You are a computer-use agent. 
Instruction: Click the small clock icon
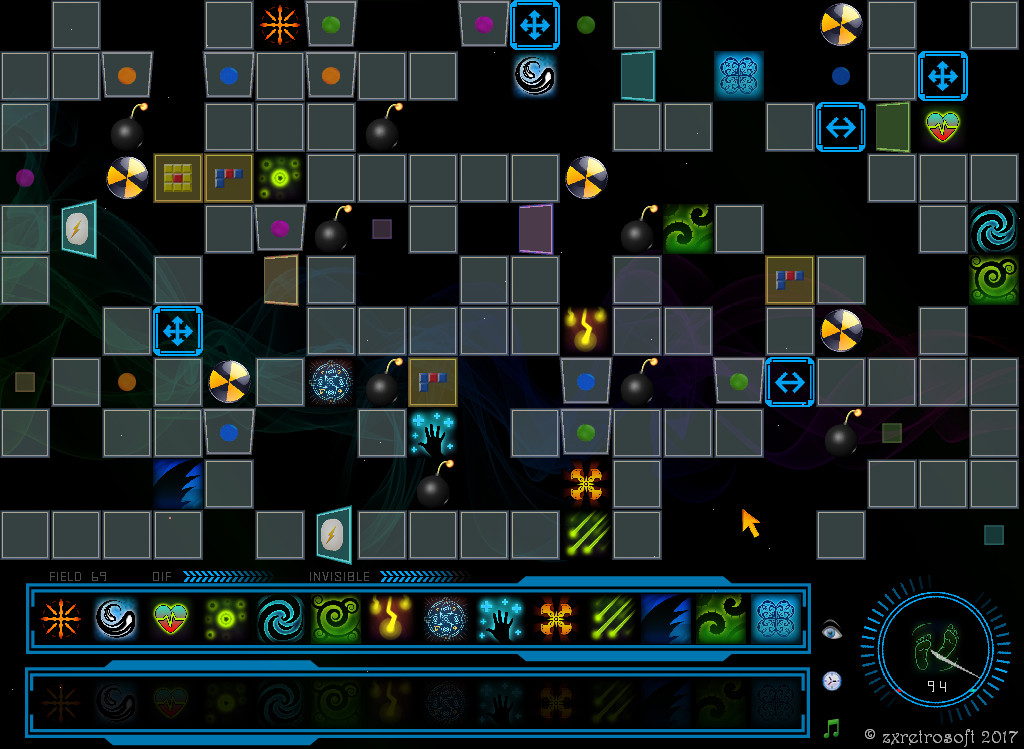832,681
